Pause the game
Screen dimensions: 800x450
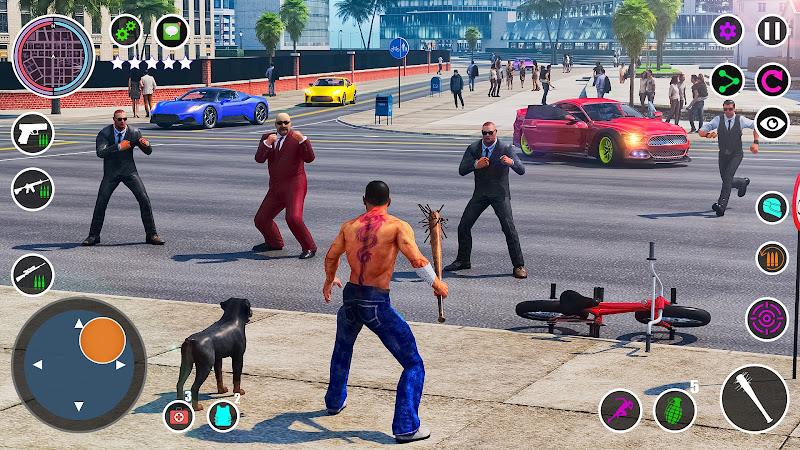771,30
